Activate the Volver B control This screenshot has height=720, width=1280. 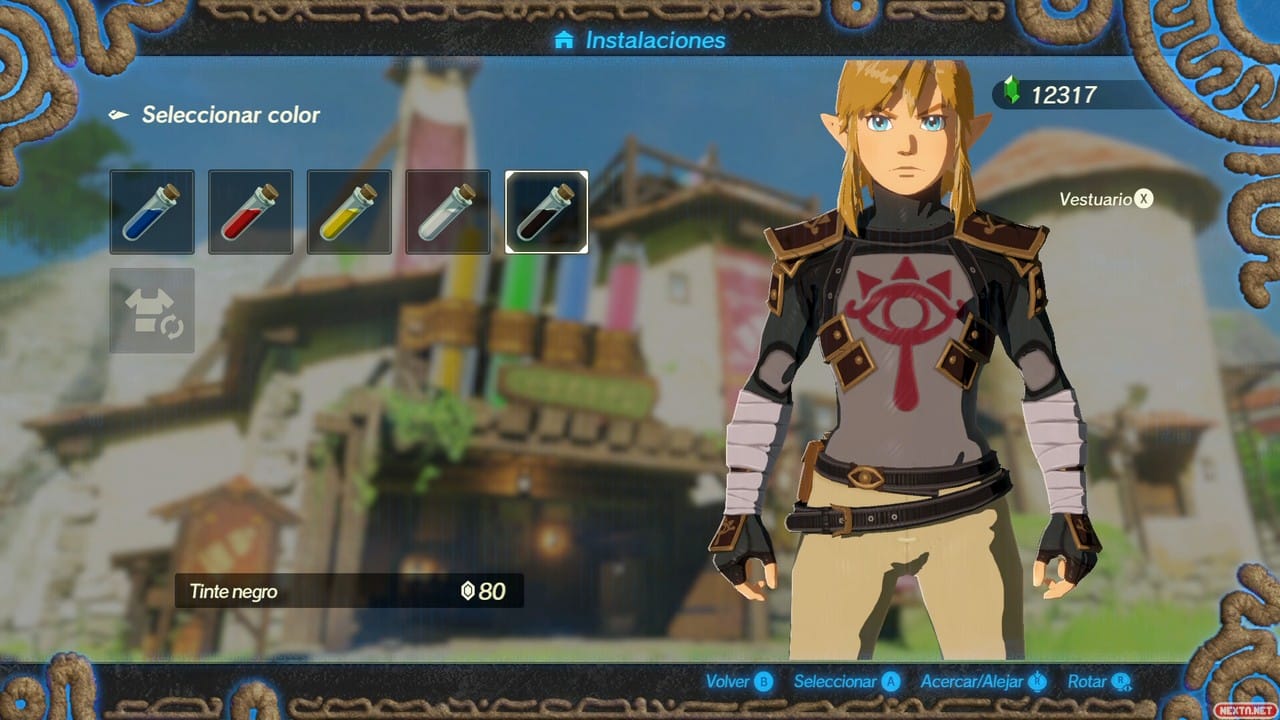[738, 682]
